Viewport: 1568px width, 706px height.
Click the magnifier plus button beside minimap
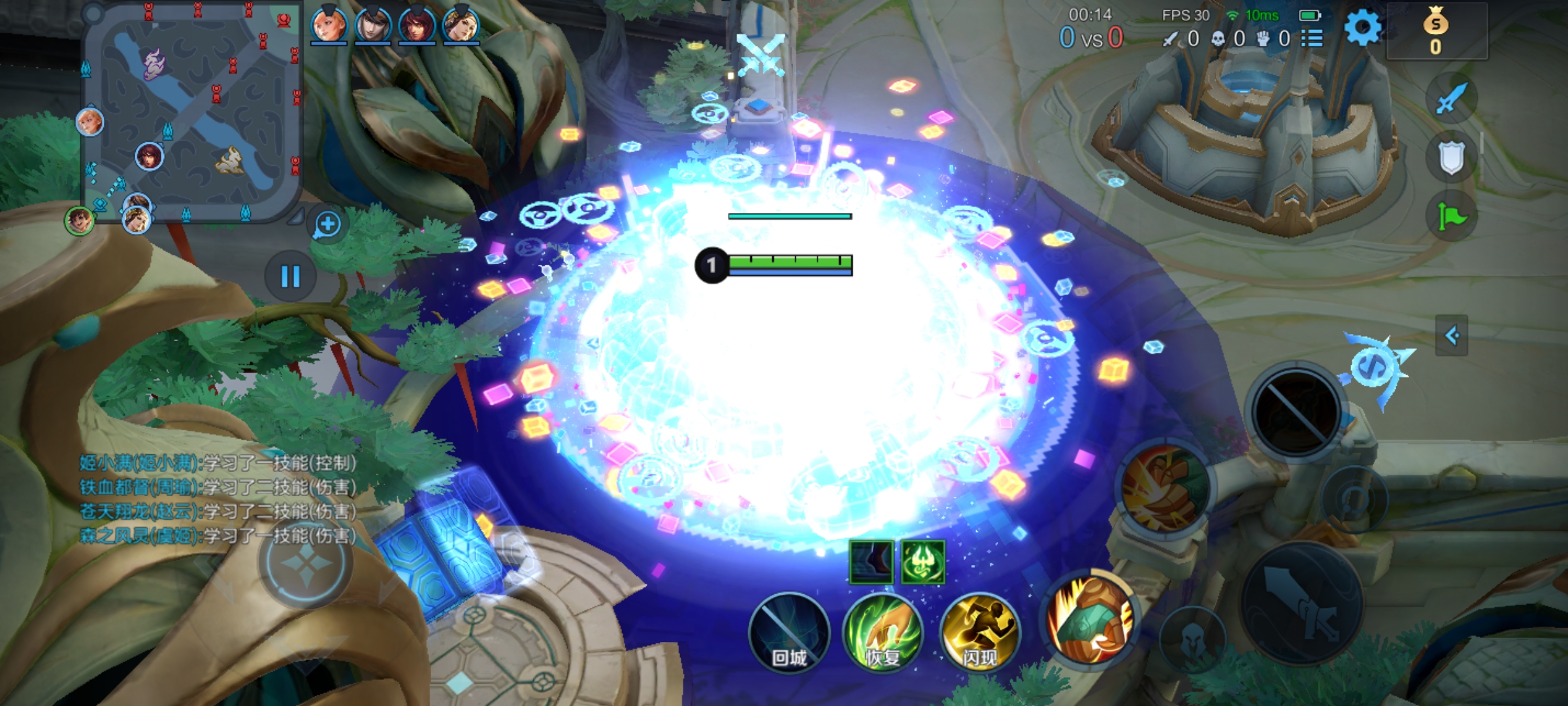(327, 225)
